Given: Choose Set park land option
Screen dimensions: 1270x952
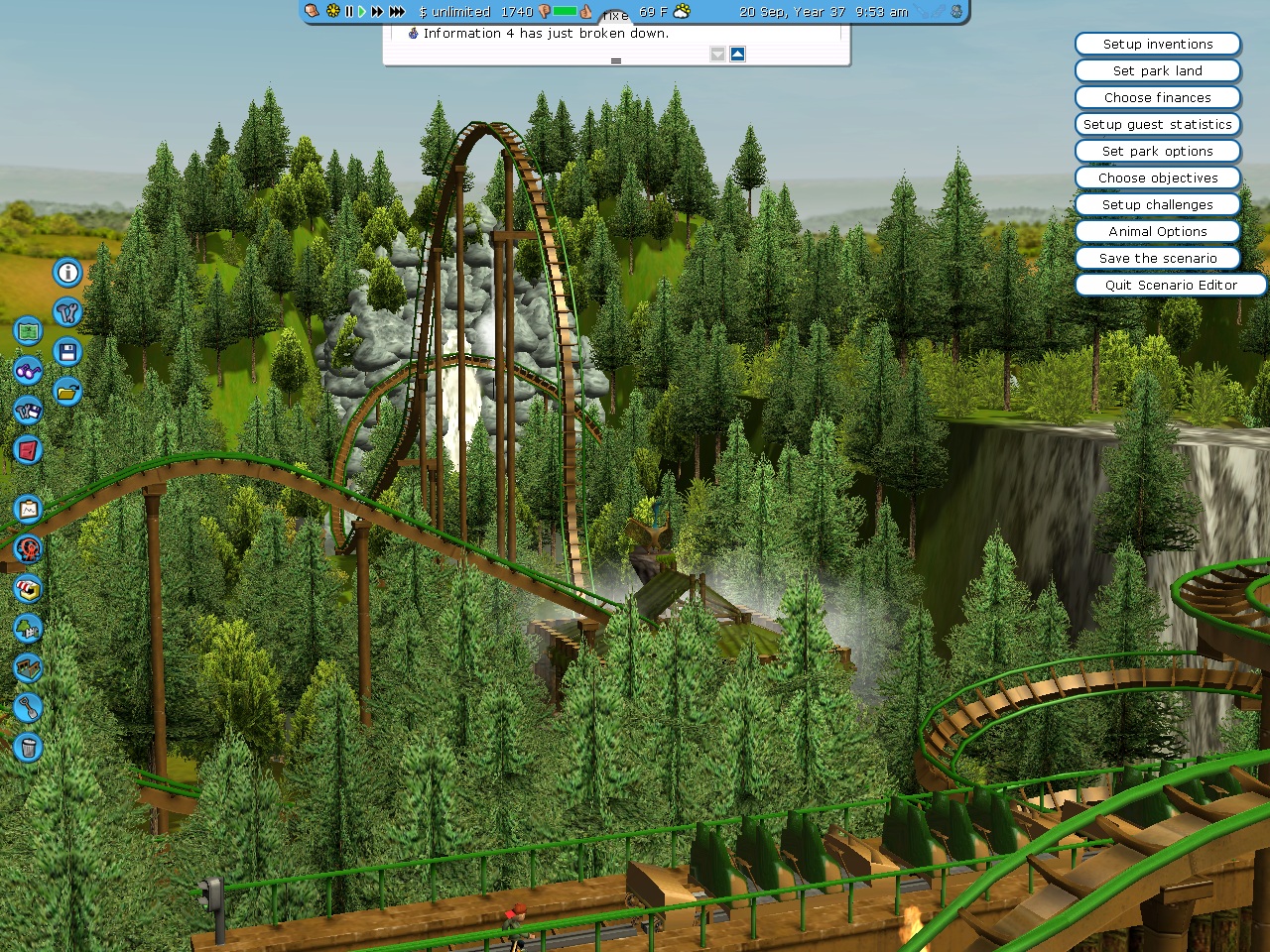Looking at the screenshot, I should pyautogui.click(x=1157, y=71).
